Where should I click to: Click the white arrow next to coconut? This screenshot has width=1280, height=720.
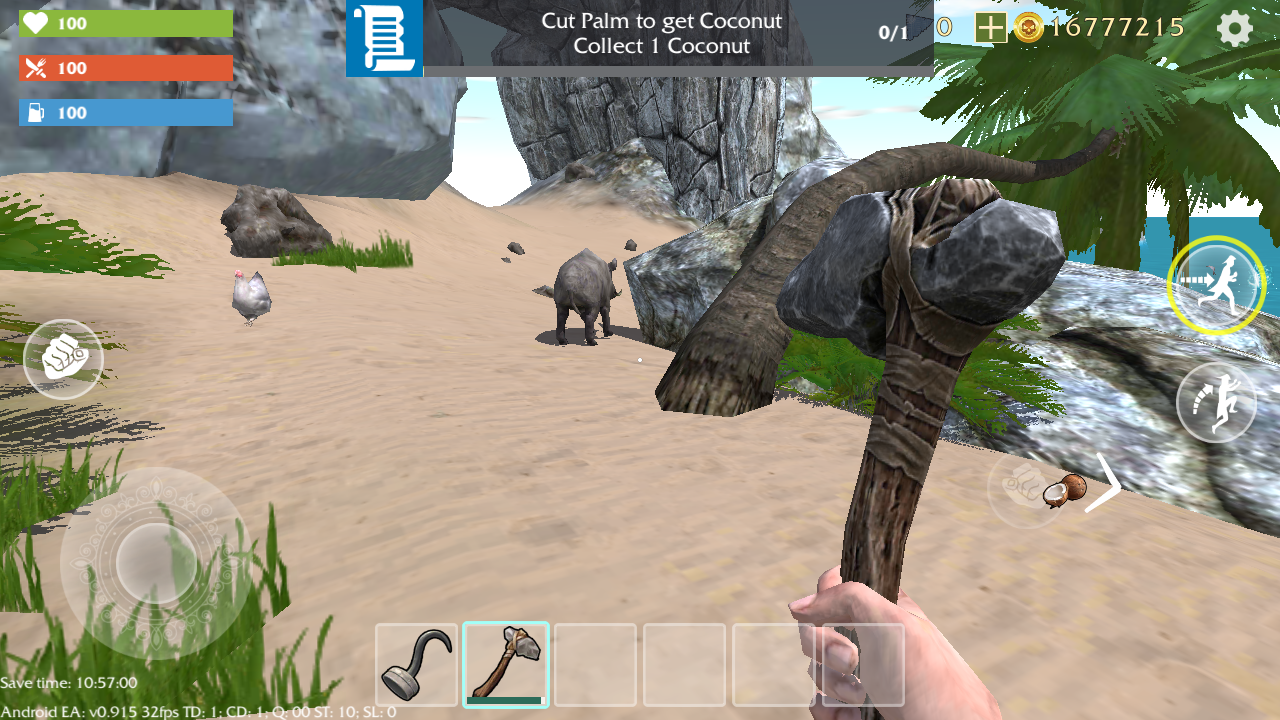pos(1103,484)
